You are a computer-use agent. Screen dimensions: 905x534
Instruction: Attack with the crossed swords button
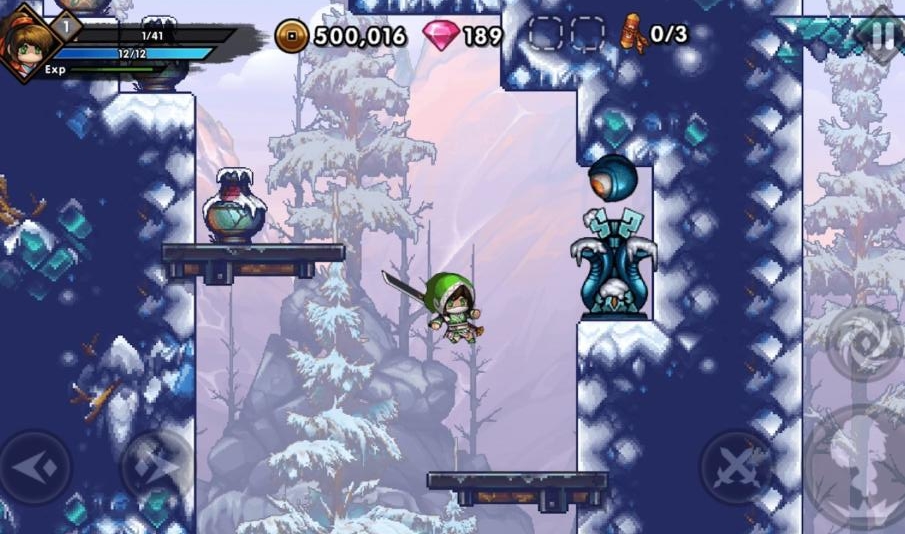pos(736,468)
